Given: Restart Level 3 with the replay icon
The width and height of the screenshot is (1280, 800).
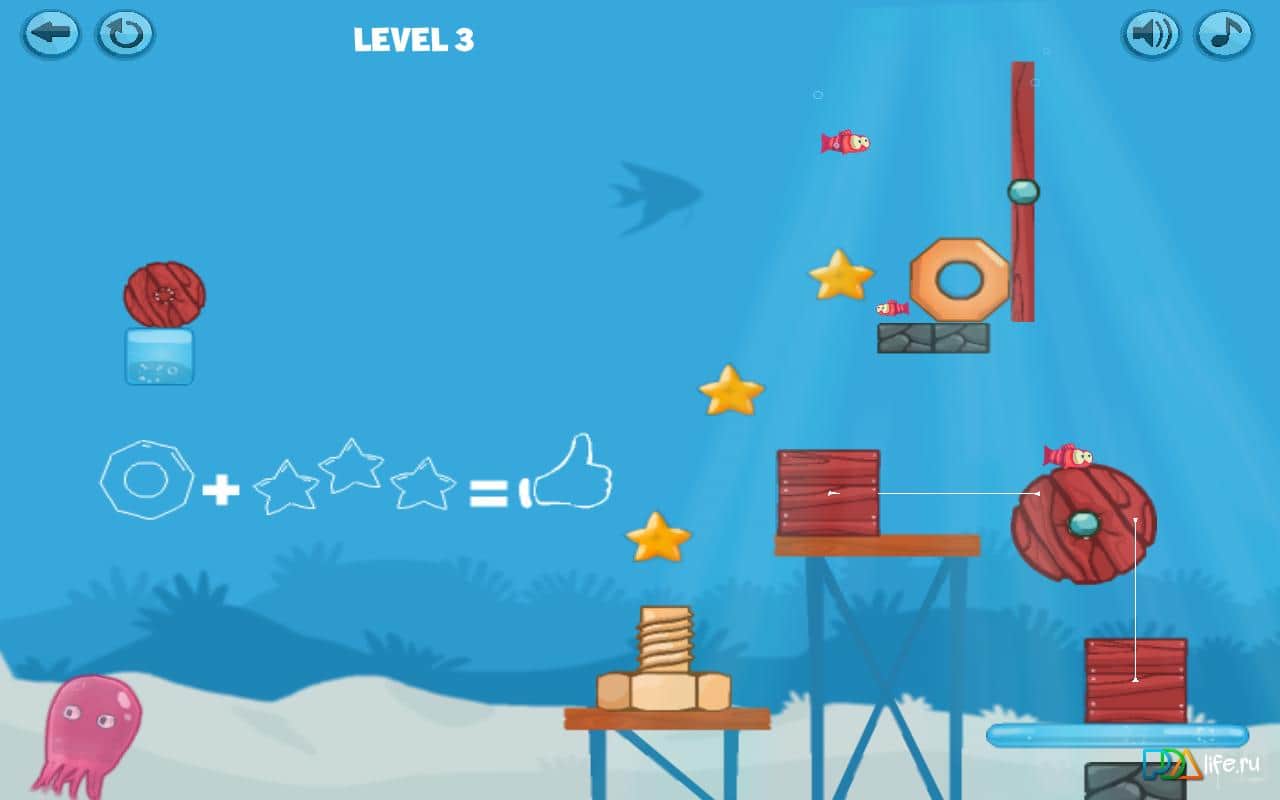Looking at the screenshot, I should pos(124,33).
